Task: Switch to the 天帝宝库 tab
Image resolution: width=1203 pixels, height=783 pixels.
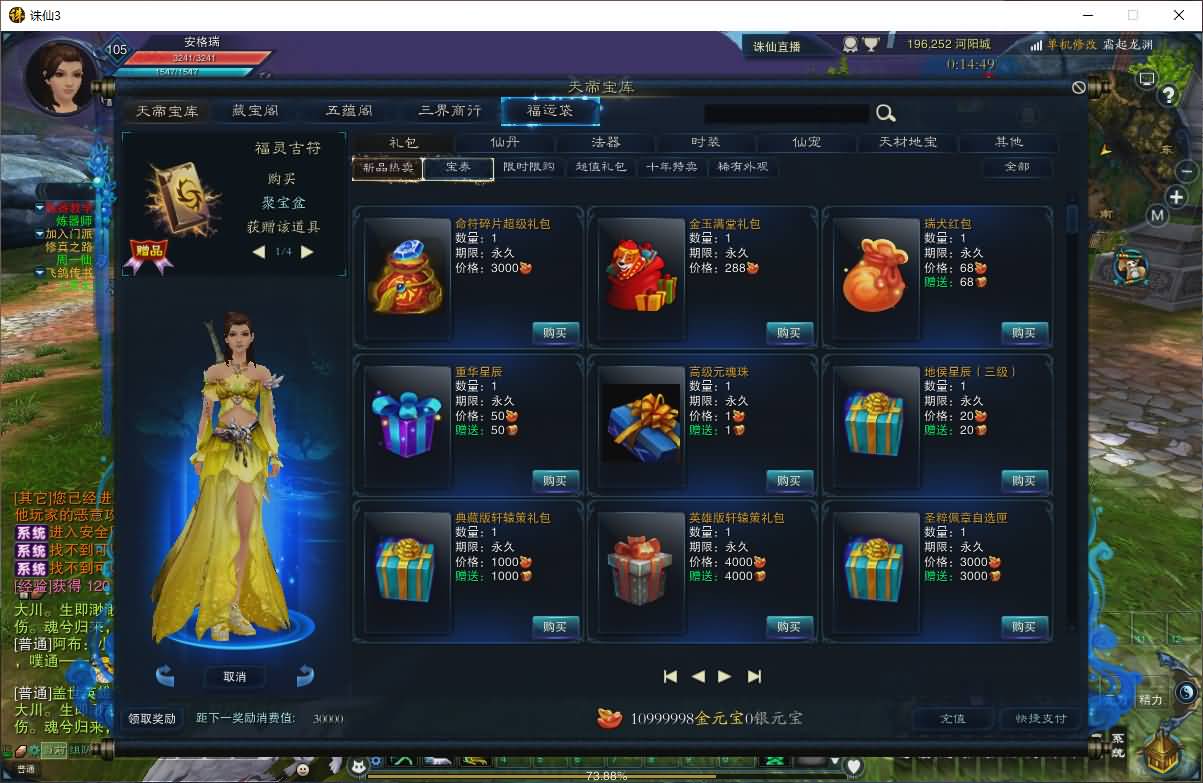Action: coord(167,110)
